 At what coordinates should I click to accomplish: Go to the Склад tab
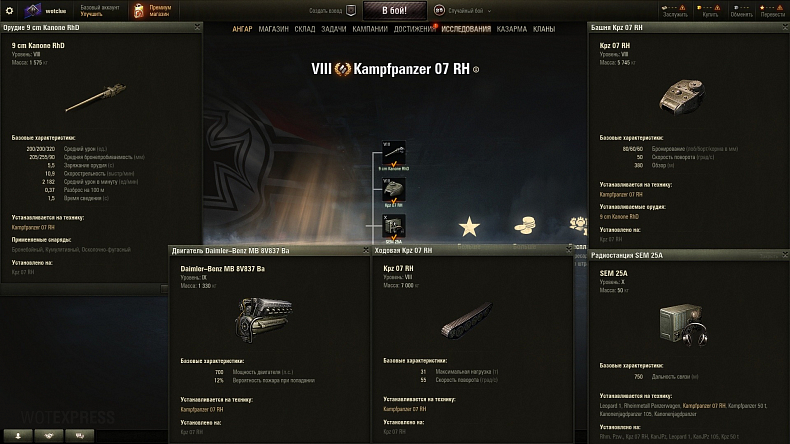coord(305,29)
